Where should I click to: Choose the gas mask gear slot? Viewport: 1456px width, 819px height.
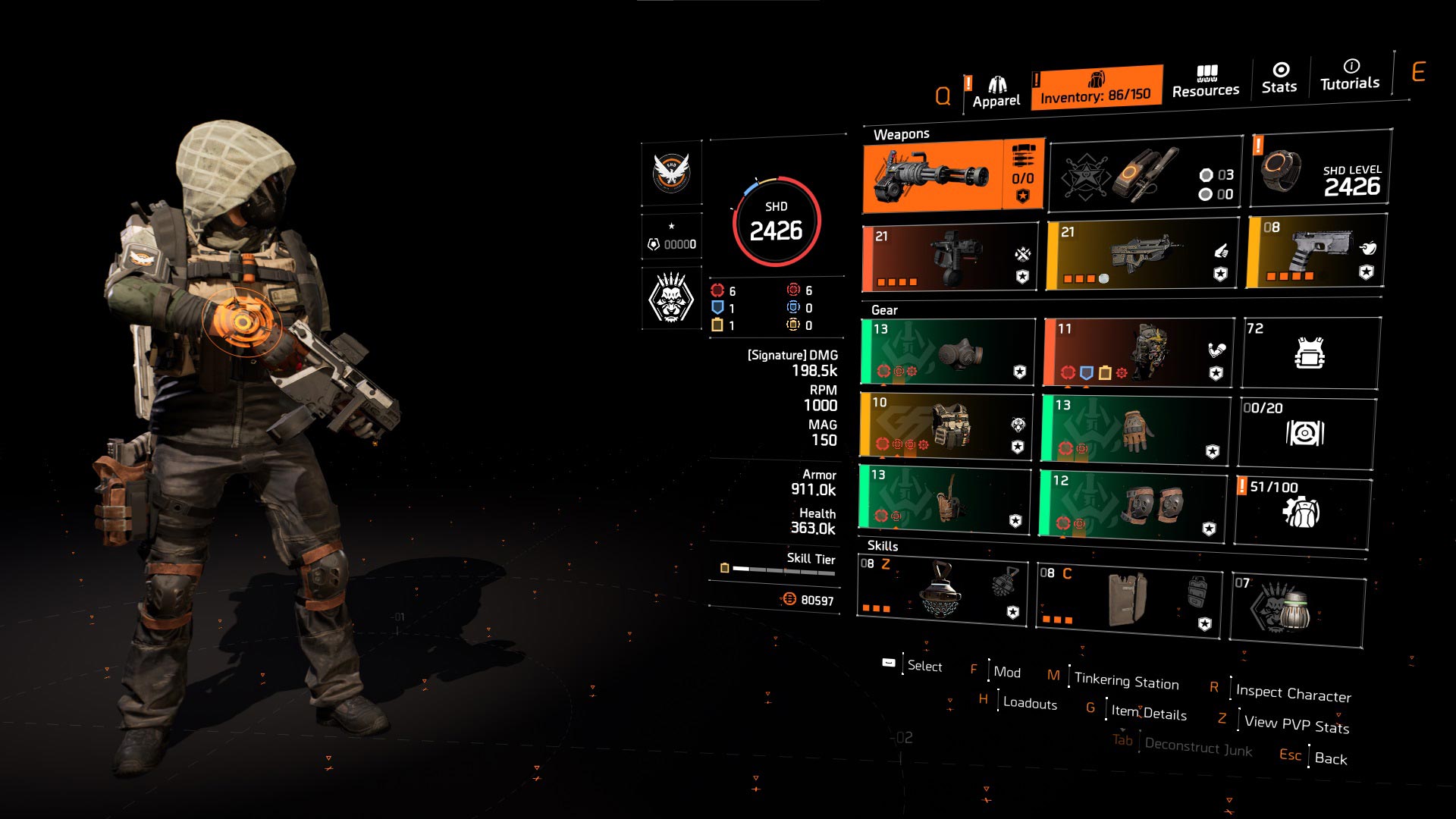point(948,352)
